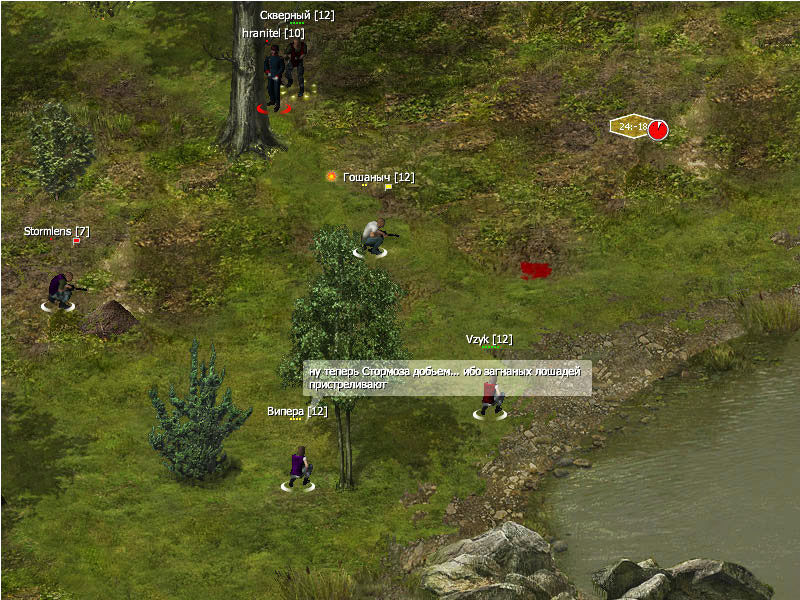Select the crouching unit Гошаныч
Screen dimensions: 800x600
pyautogui.click(x=373, y=237)
